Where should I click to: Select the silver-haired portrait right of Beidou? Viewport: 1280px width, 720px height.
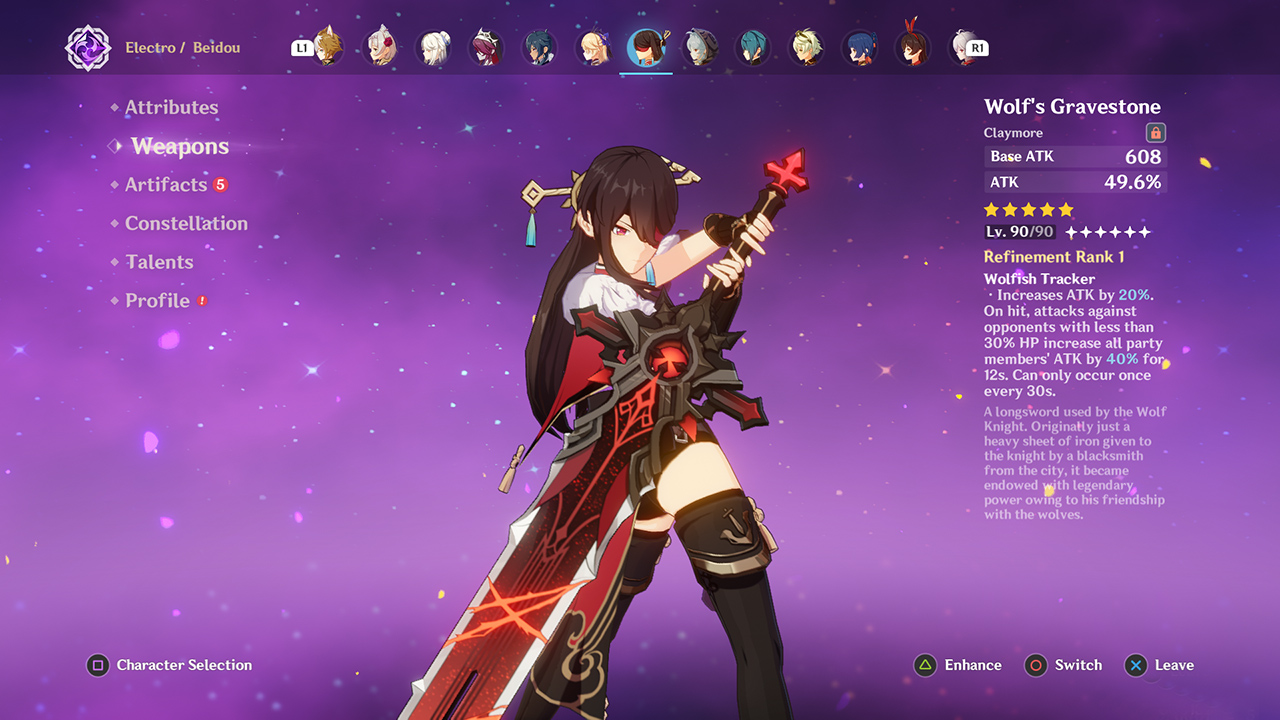point(700,46)
